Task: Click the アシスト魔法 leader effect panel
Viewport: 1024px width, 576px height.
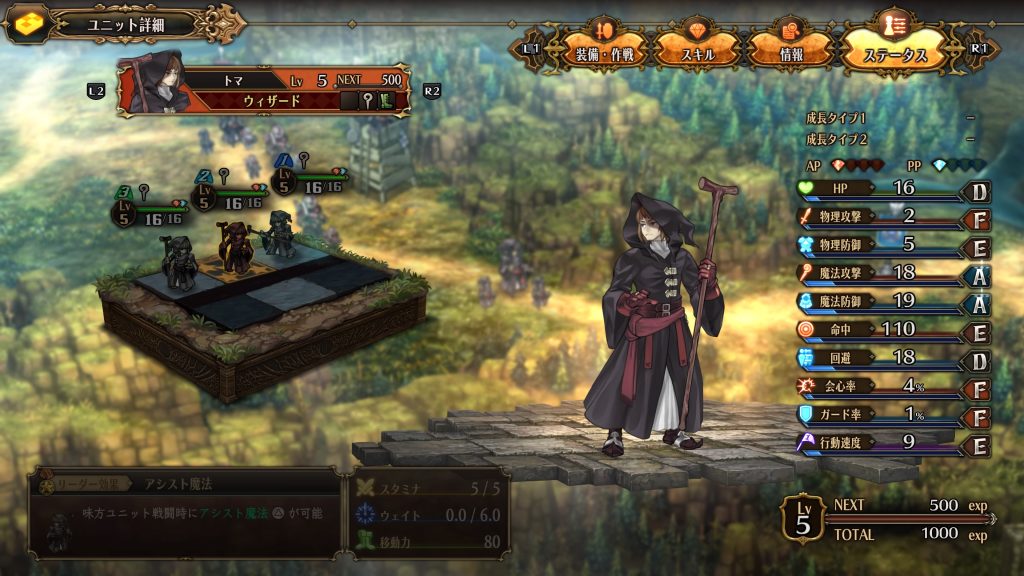Action: coord(184,511)
